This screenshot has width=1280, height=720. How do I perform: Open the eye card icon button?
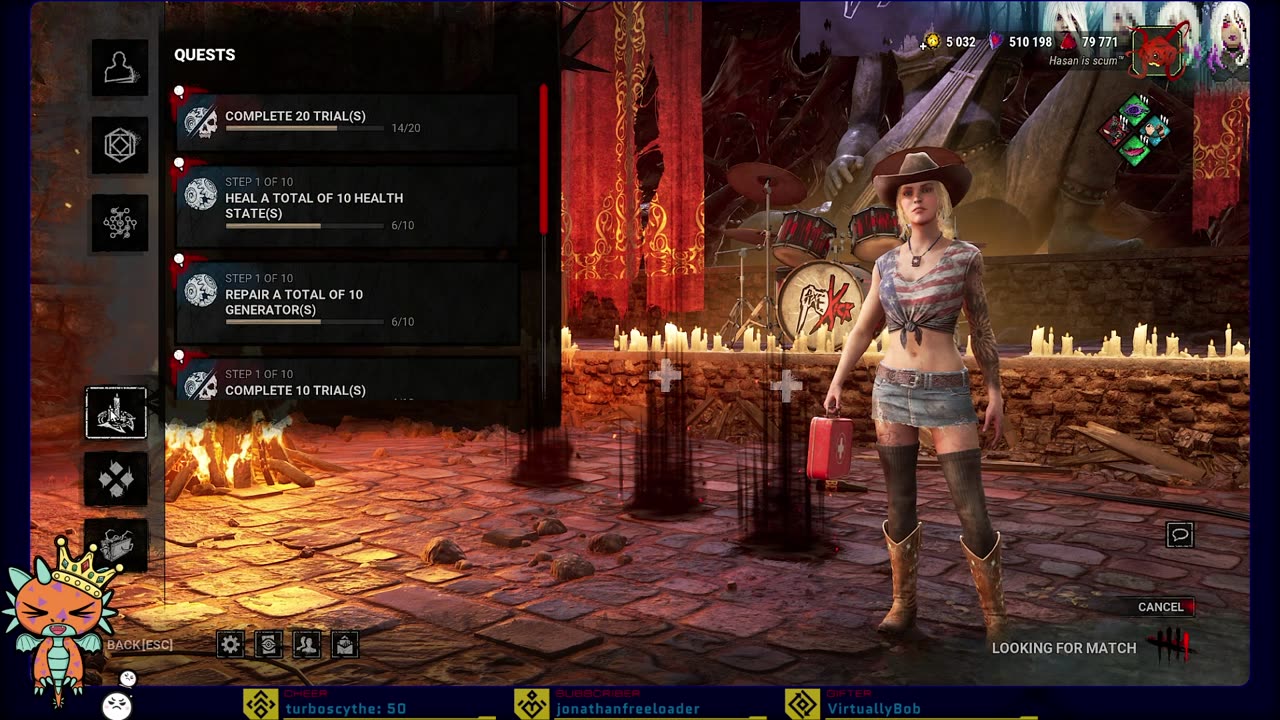pyautogui.click(x=269, y=645)
